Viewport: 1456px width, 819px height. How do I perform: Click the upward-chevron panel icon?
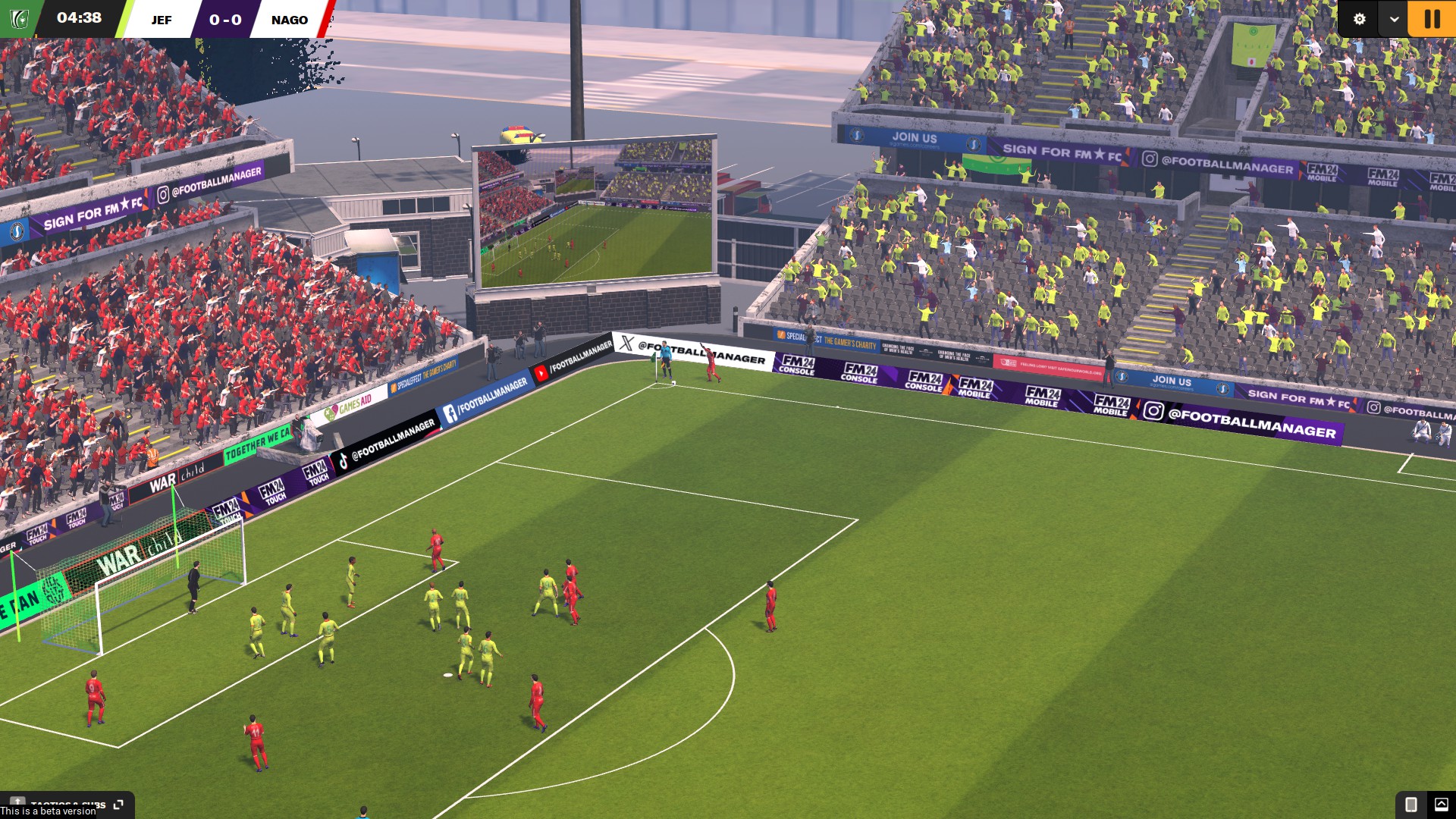[x=1441, y=804]
